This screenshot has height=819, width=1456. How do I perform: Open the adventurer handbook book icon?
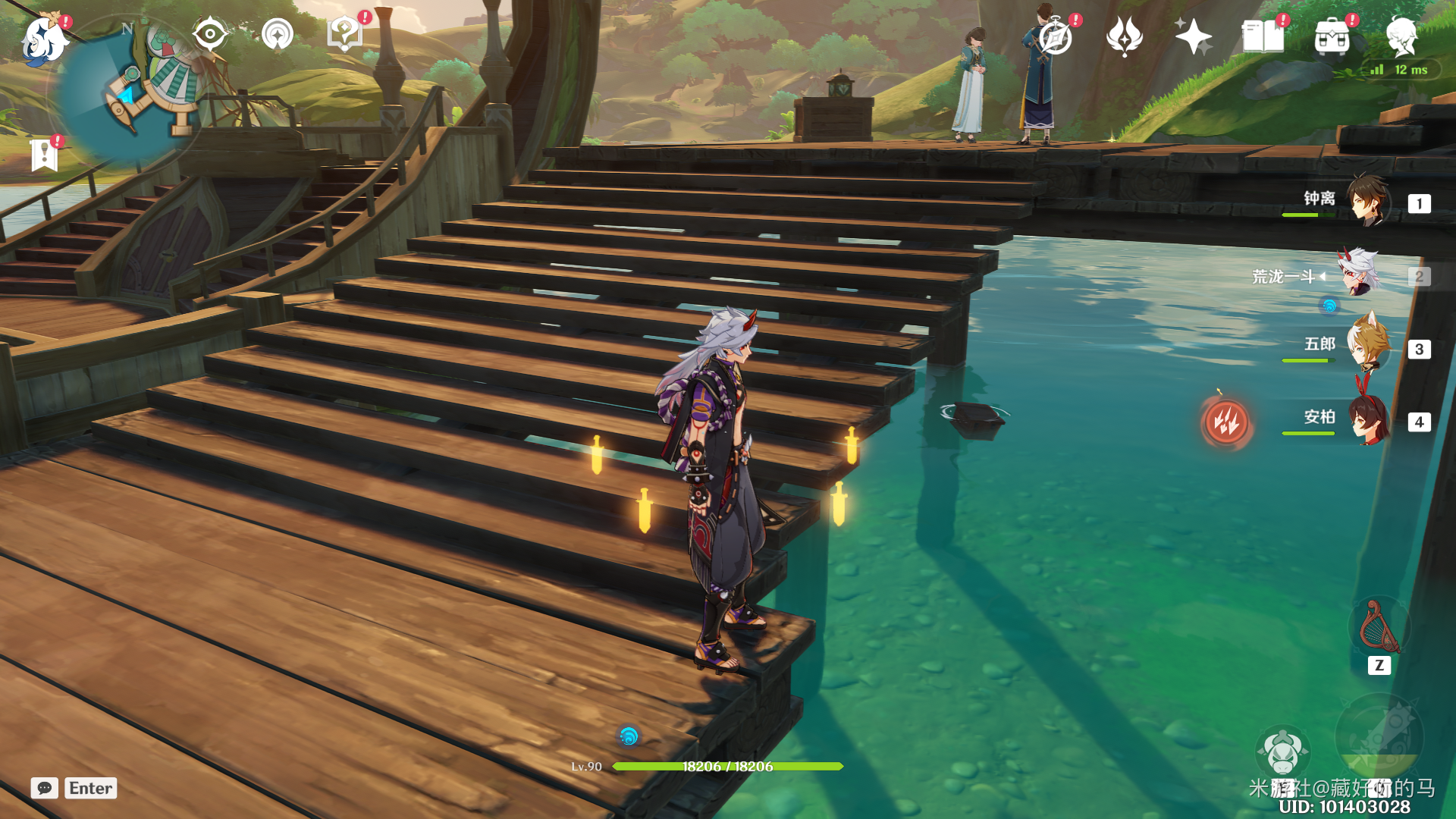click(1263, 36)
